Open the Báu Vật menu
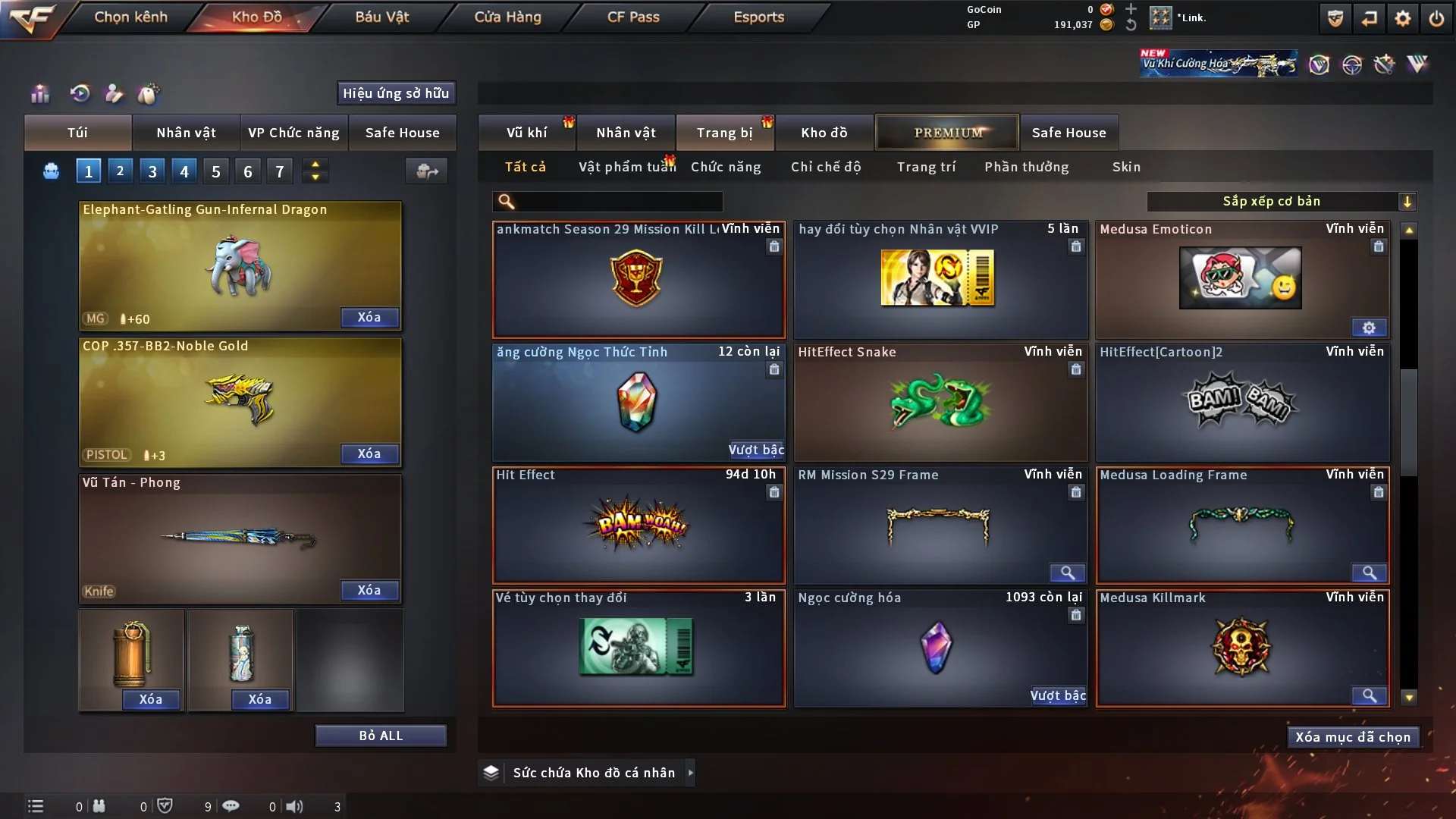Screen dimensions: 1456x819 pos(381,17)
